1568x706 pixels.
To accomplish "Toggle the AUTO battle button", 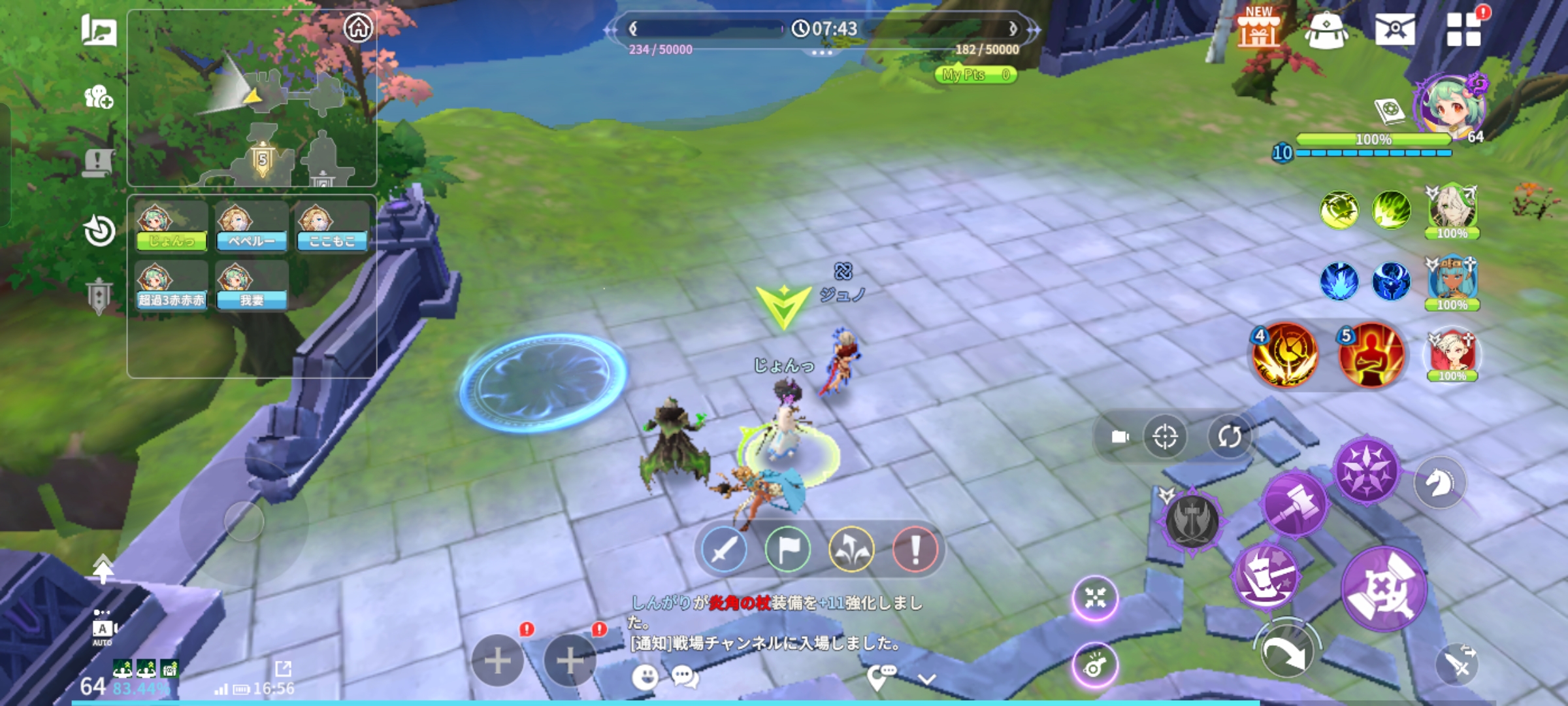I will point(103,629).
